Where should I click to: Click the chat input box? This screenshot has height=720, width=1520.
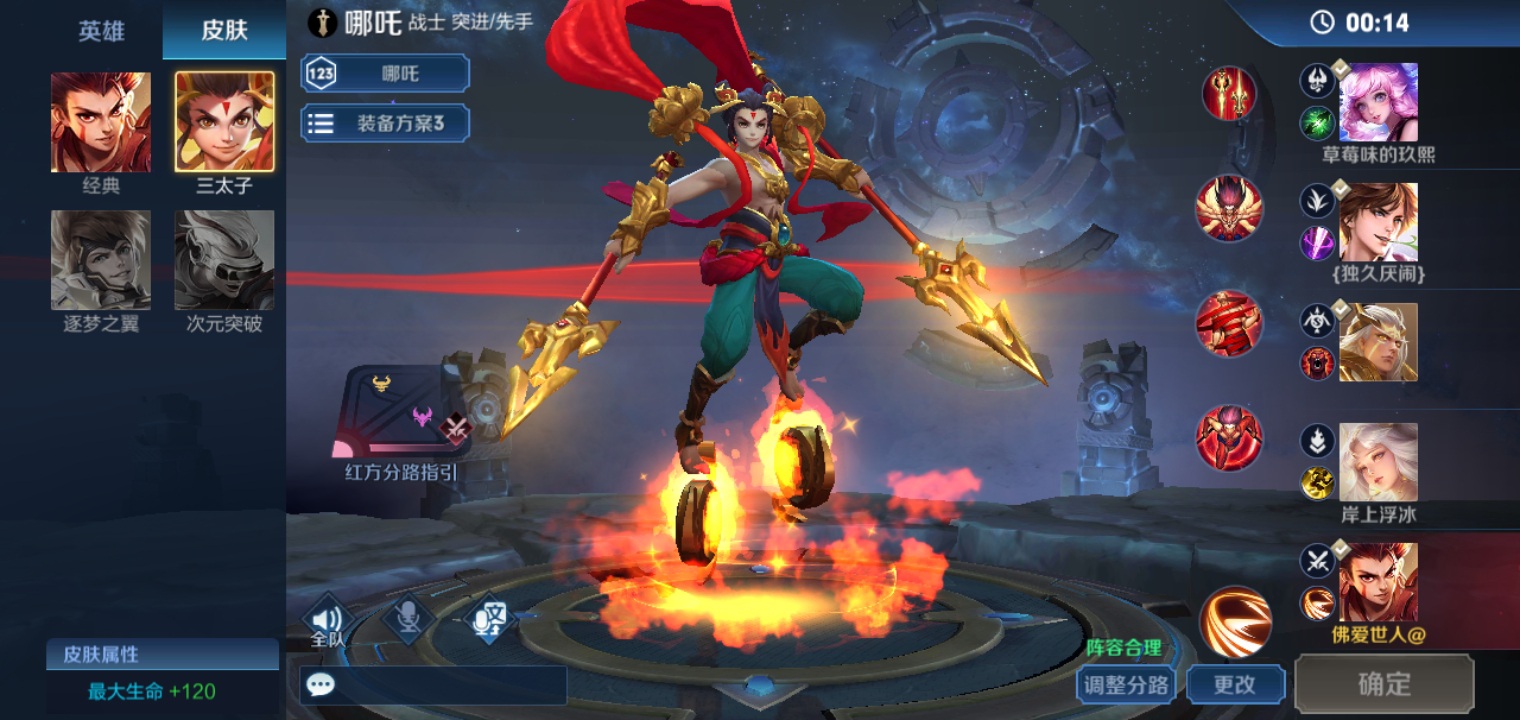pos(433,685)
